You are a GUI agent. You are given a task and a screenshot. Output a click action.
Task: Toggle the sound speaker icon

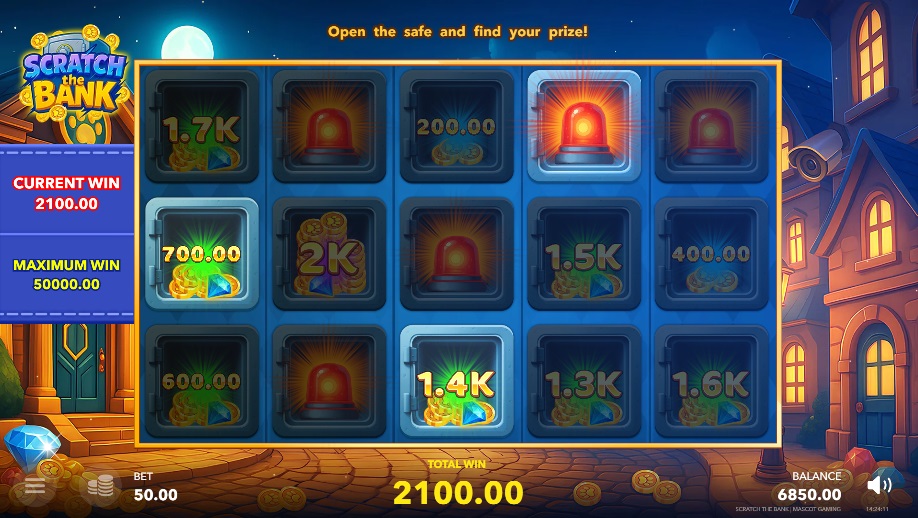(879, 486)
